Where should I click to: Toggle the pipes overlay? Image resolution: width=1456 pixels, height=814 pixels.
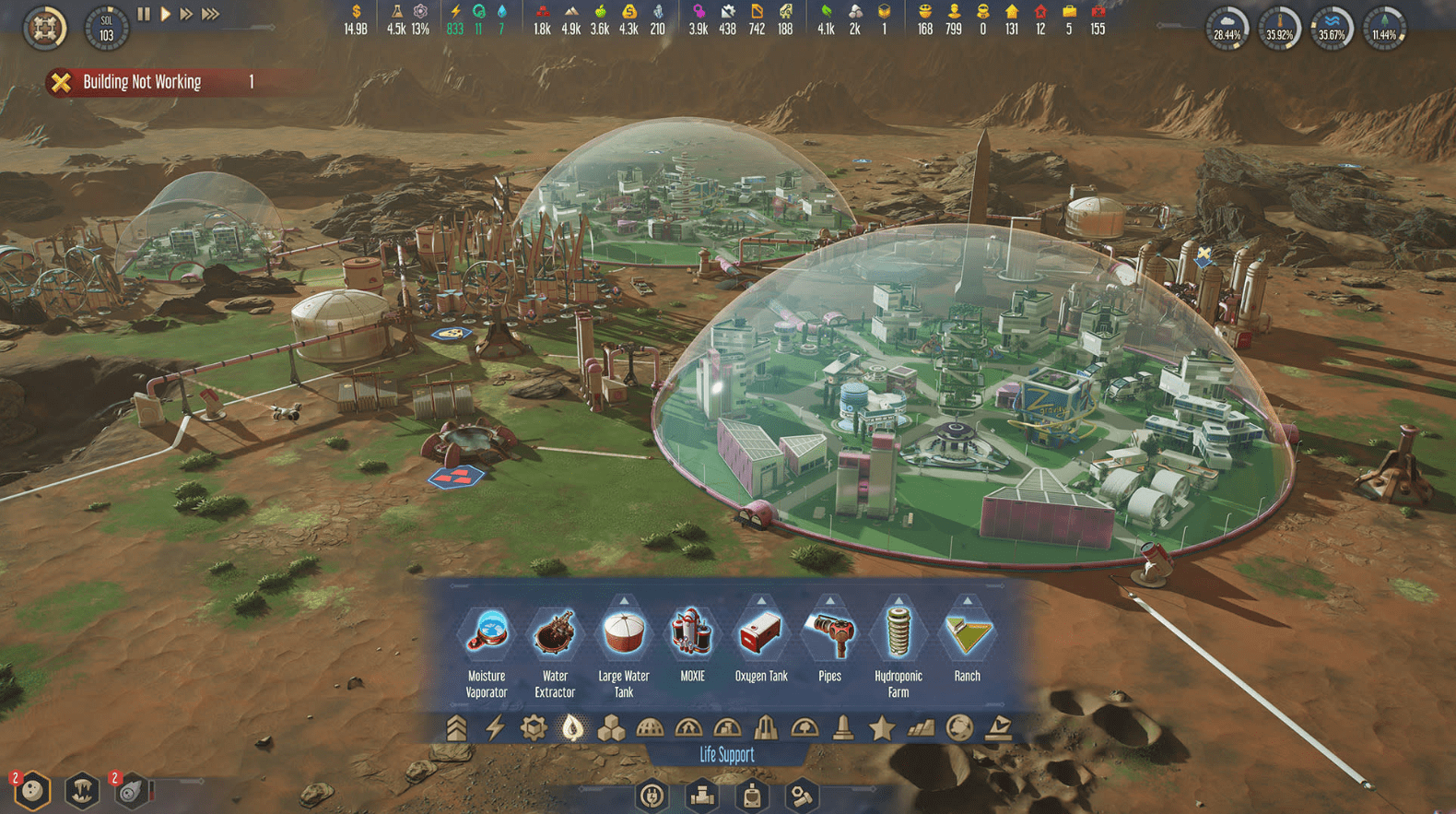click(x=701, y=795)
